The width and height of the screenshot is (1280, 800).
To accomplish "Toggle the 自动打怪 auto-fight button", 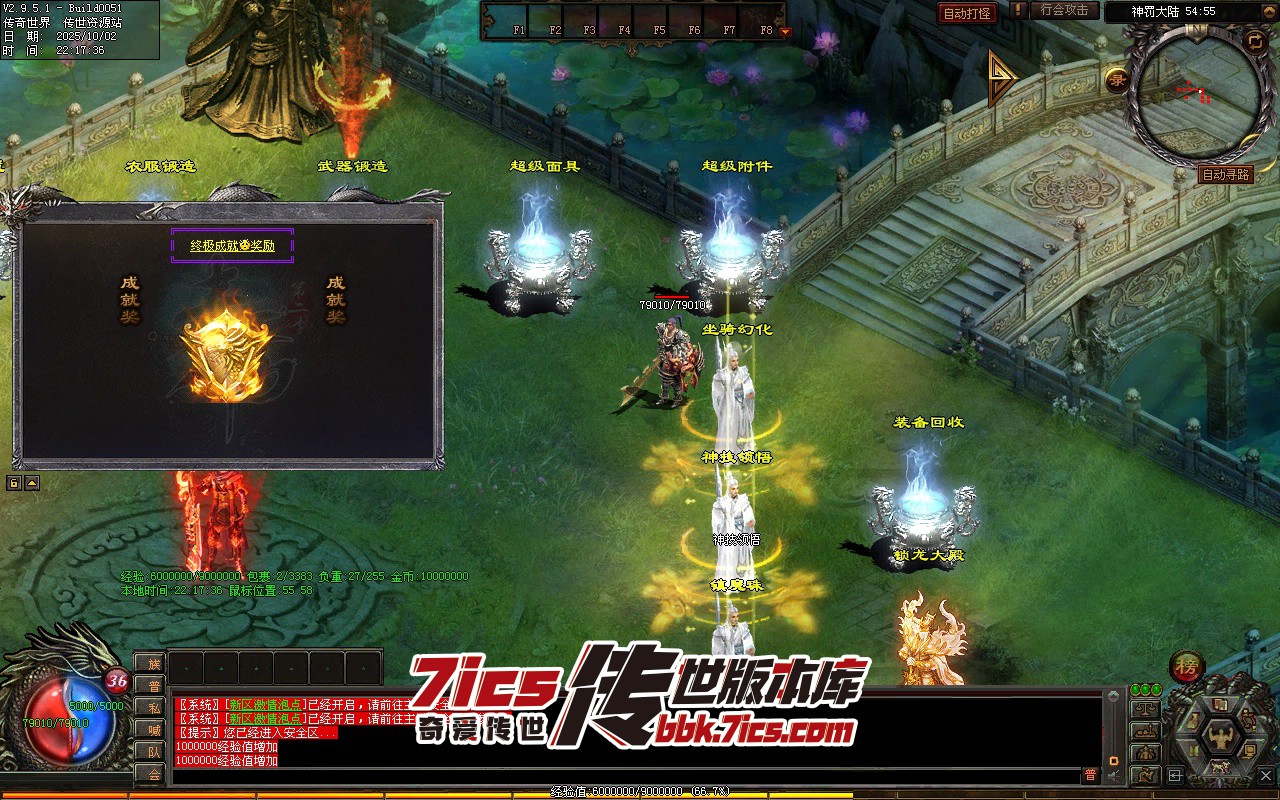I will 967,13.
